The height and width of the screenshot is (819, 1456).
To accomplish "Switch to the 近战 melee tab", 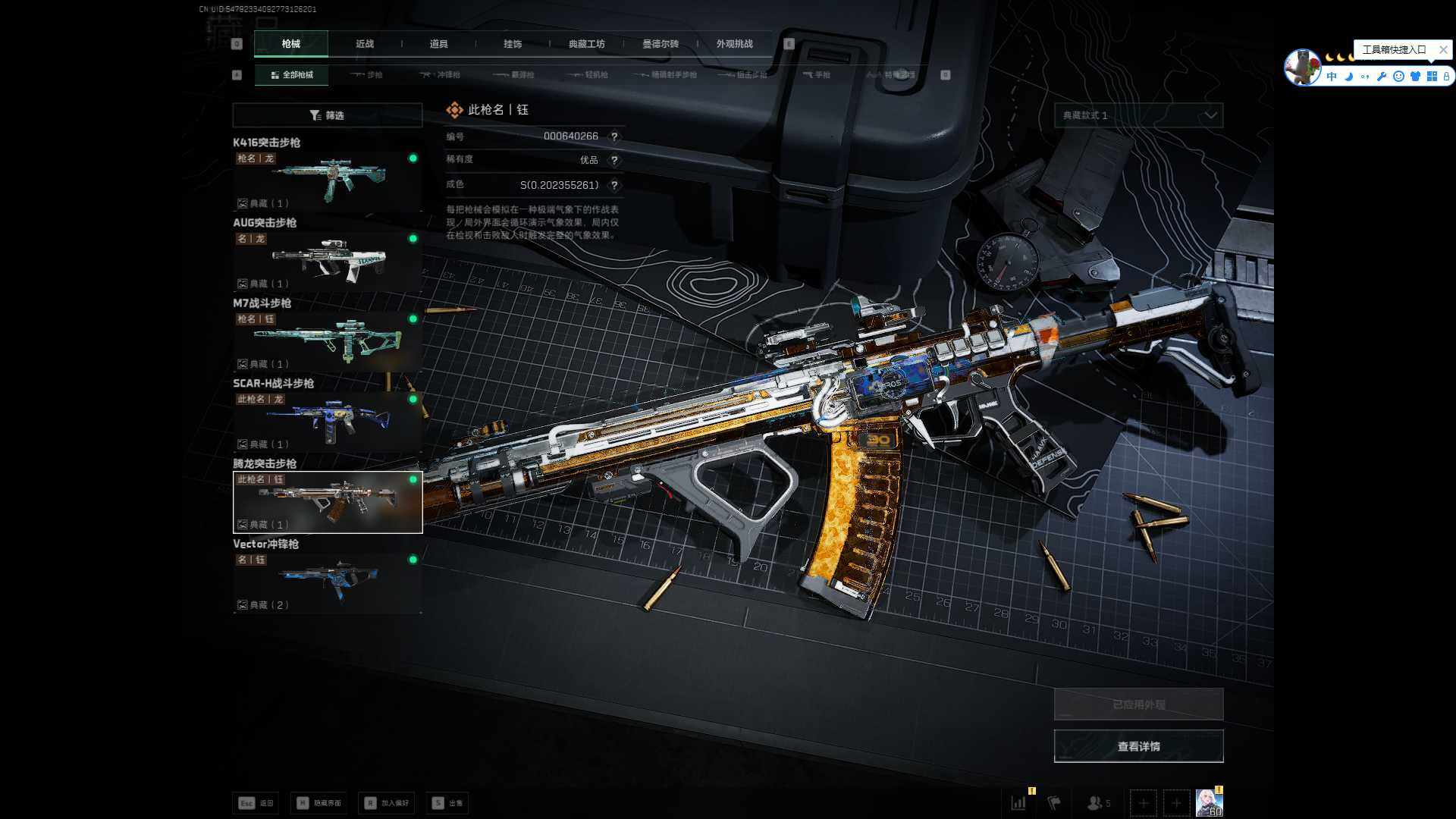I will pos(365,44).
